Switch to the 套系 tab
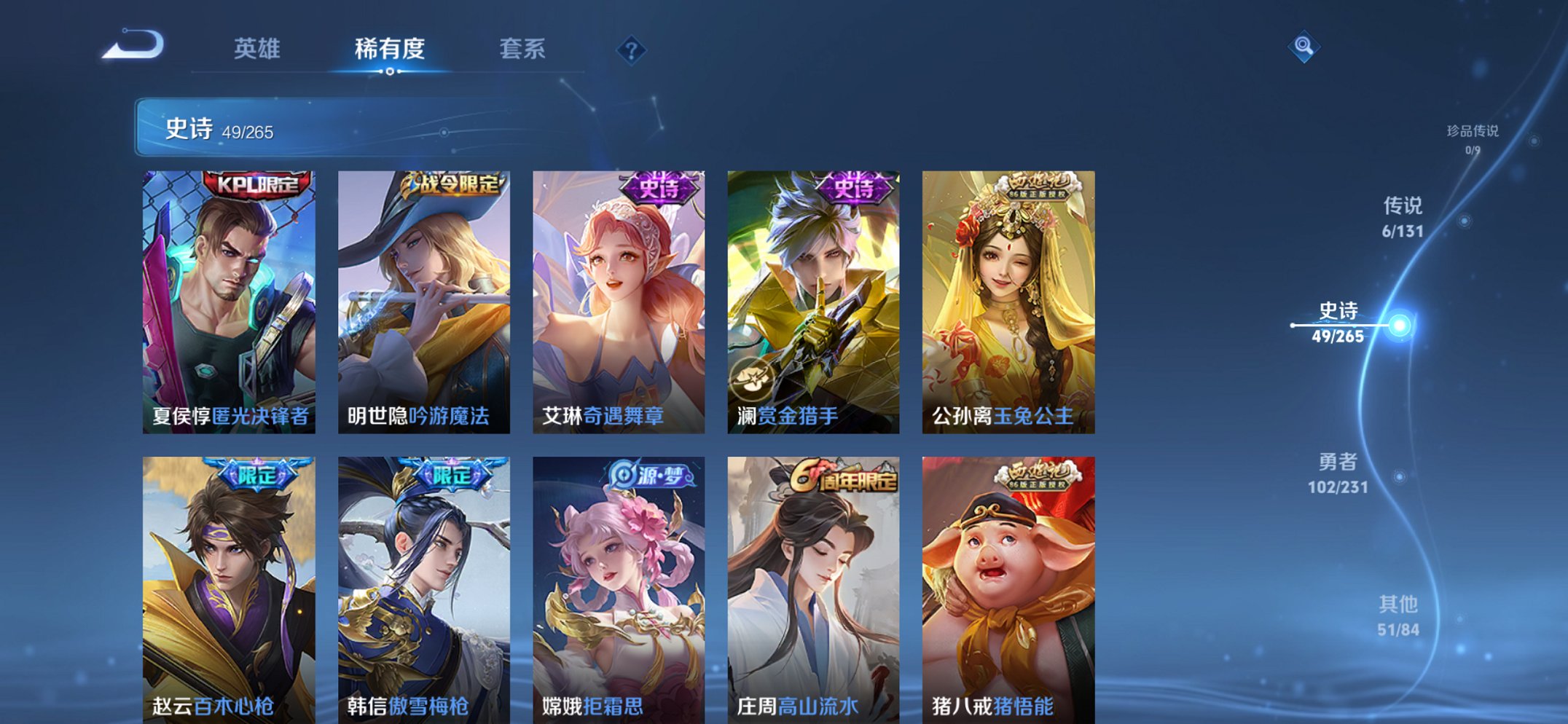This screenshot has height=724, width=1568. tap(523, 49)
